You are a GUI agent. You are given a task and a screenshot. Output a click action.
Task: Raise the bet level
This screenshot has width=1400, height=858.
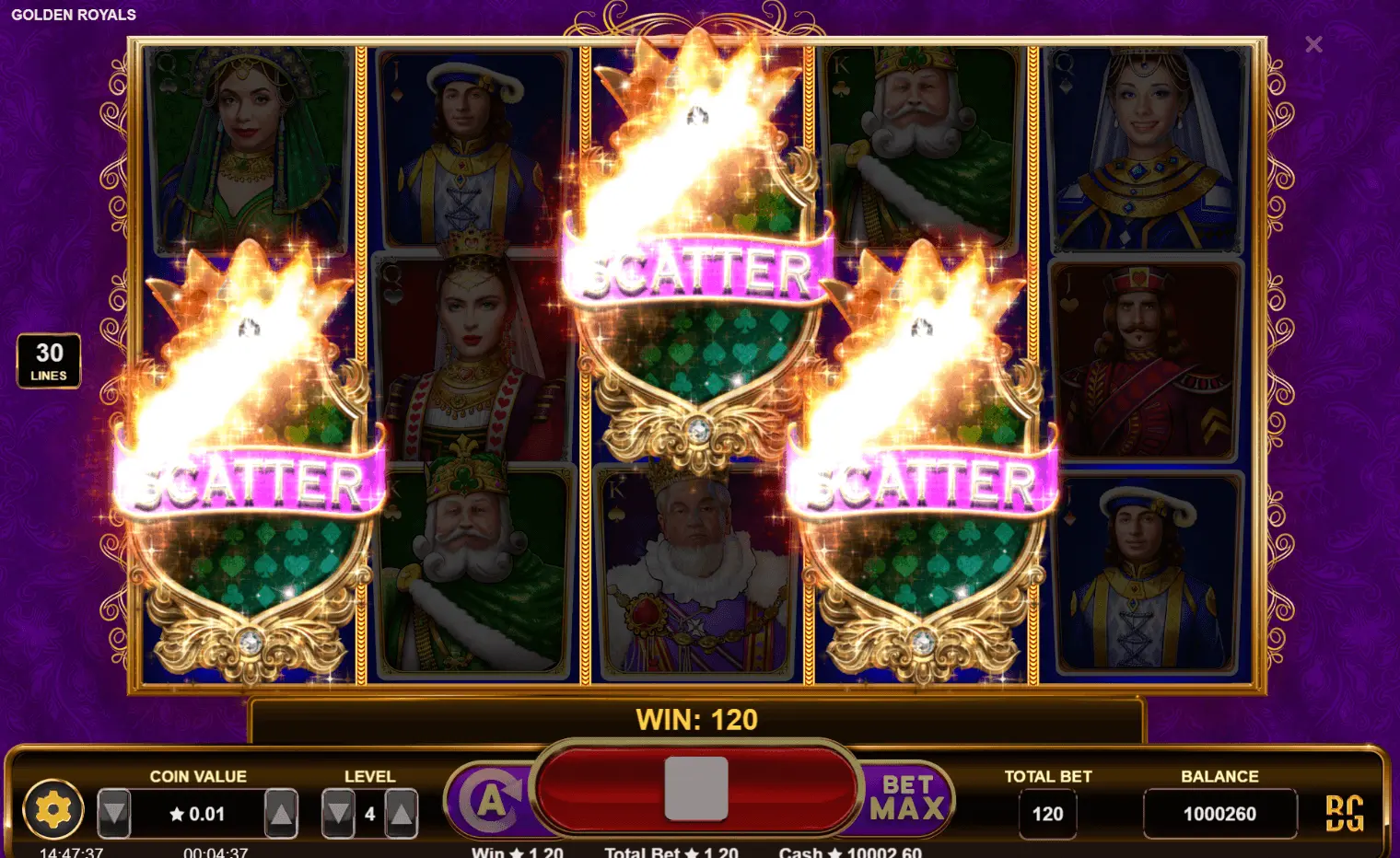coord(401,813)
